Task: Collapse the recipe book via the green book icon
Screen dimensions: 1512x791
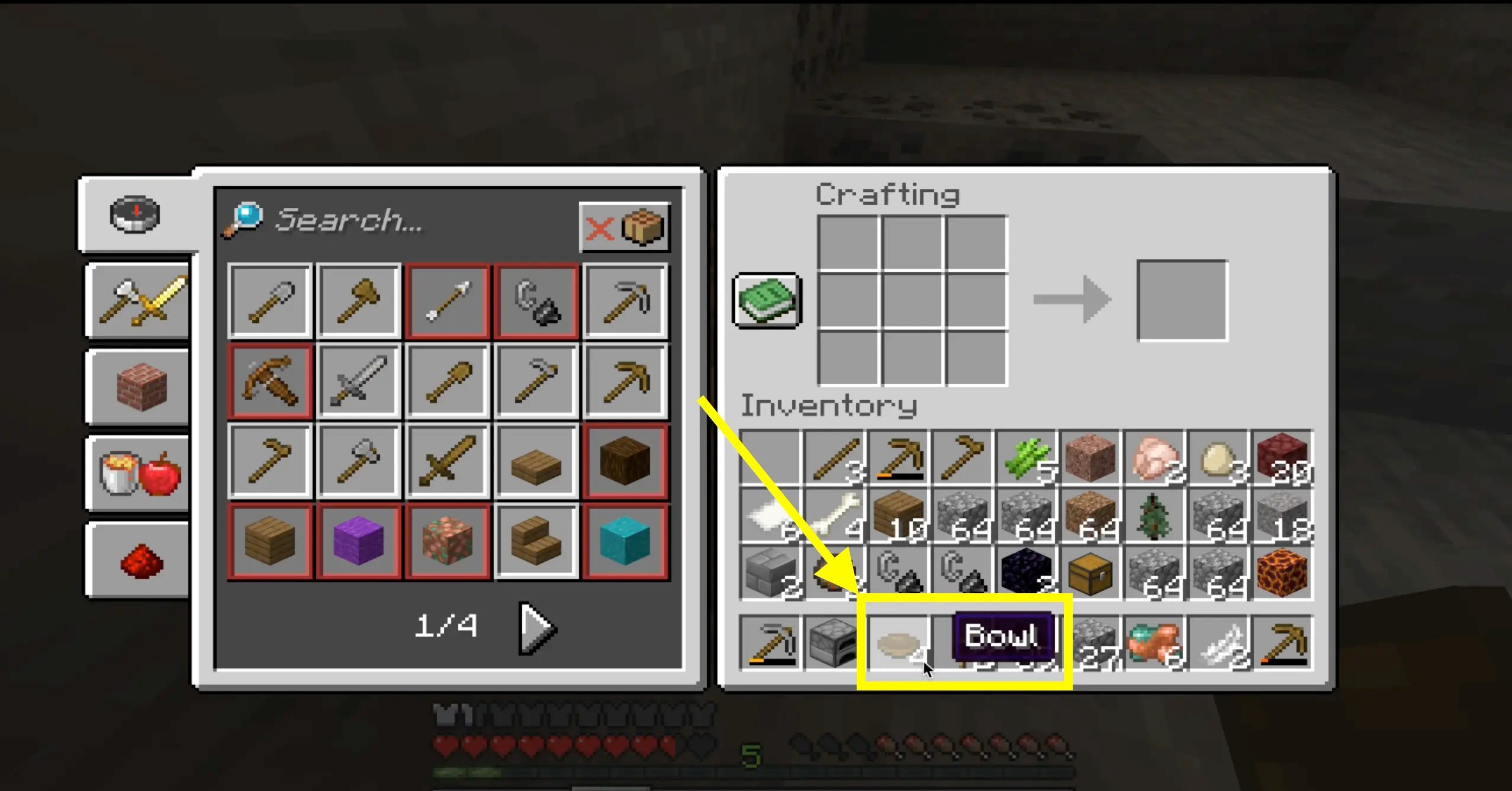Action: (x=766, y=301)
